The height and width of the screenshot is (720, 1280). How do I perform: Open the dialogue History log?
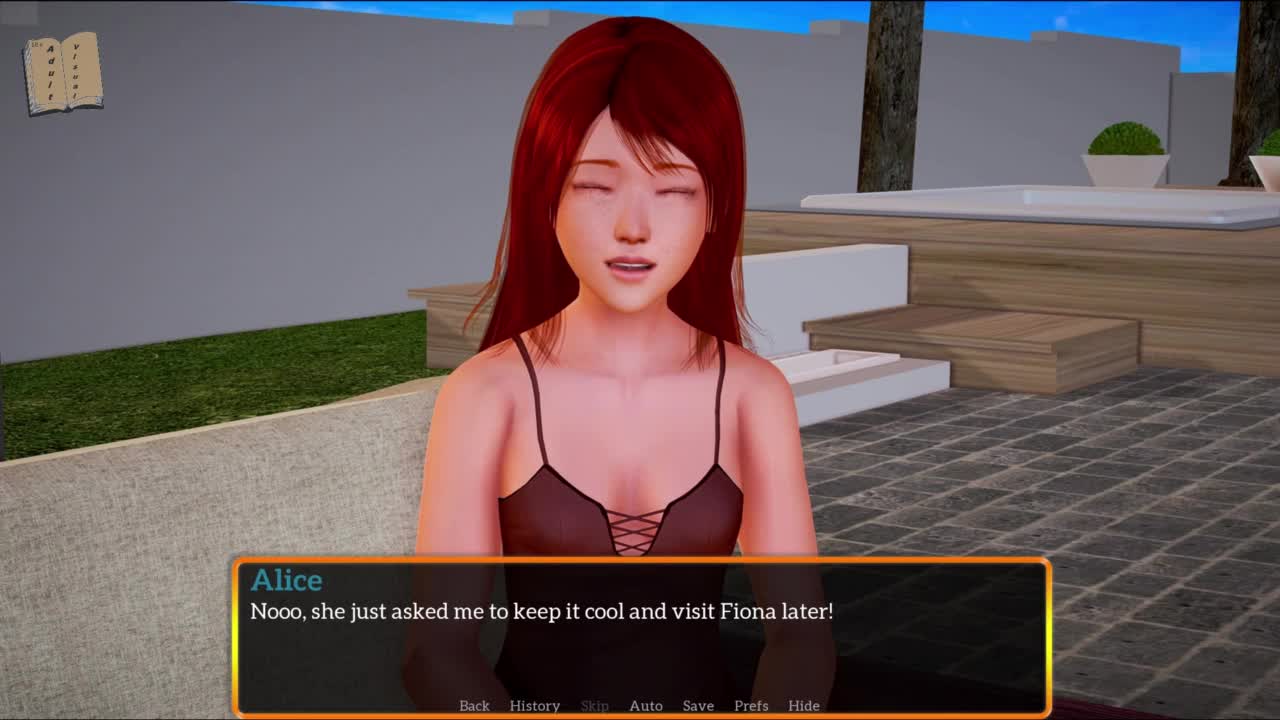pyautogui.click(x=534, y=705)
